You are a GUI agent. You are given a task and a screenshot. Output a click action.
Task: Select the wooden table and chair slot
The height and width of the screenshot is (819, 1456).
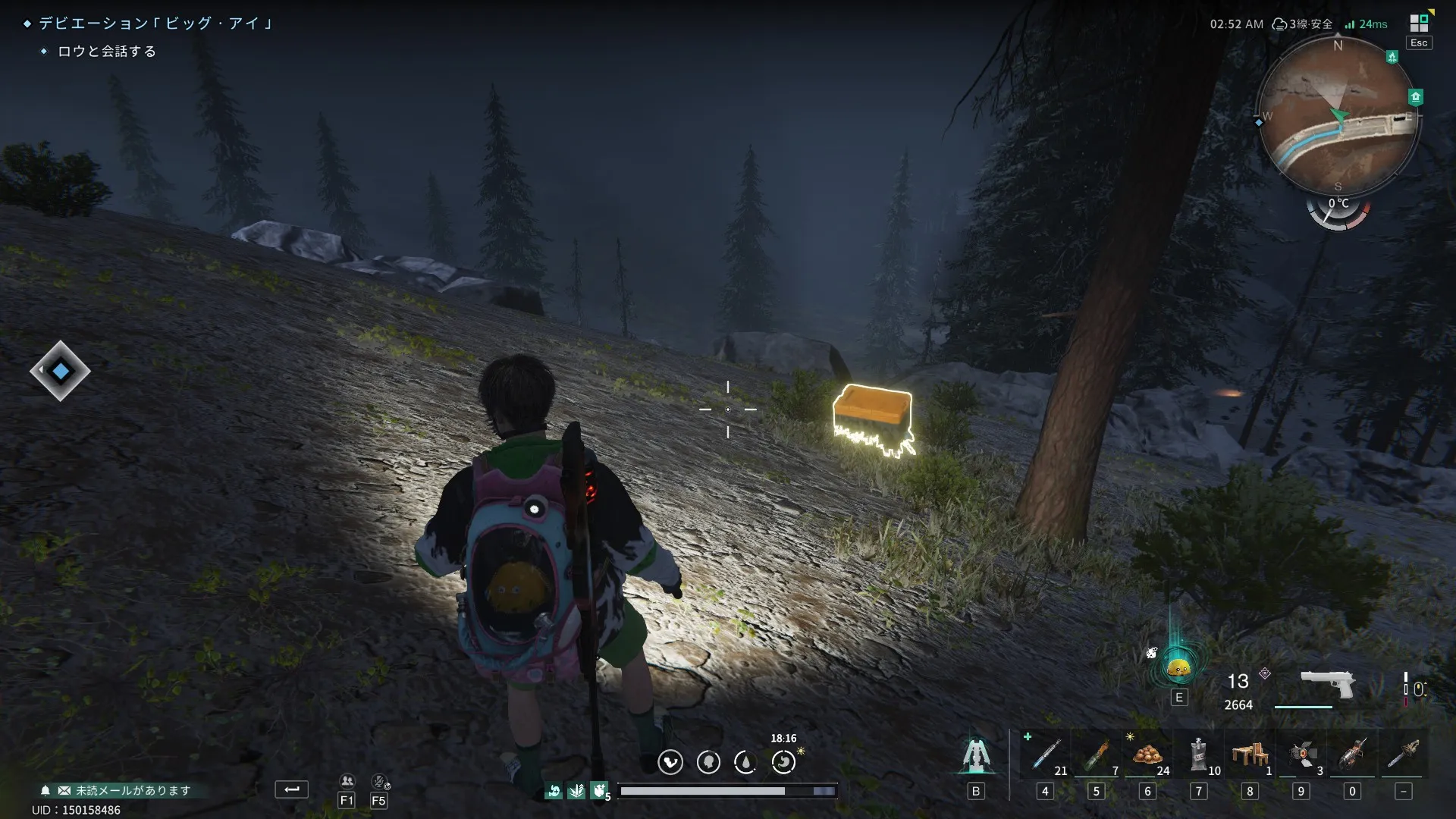pyautogui.click(x=1250, y=755)
